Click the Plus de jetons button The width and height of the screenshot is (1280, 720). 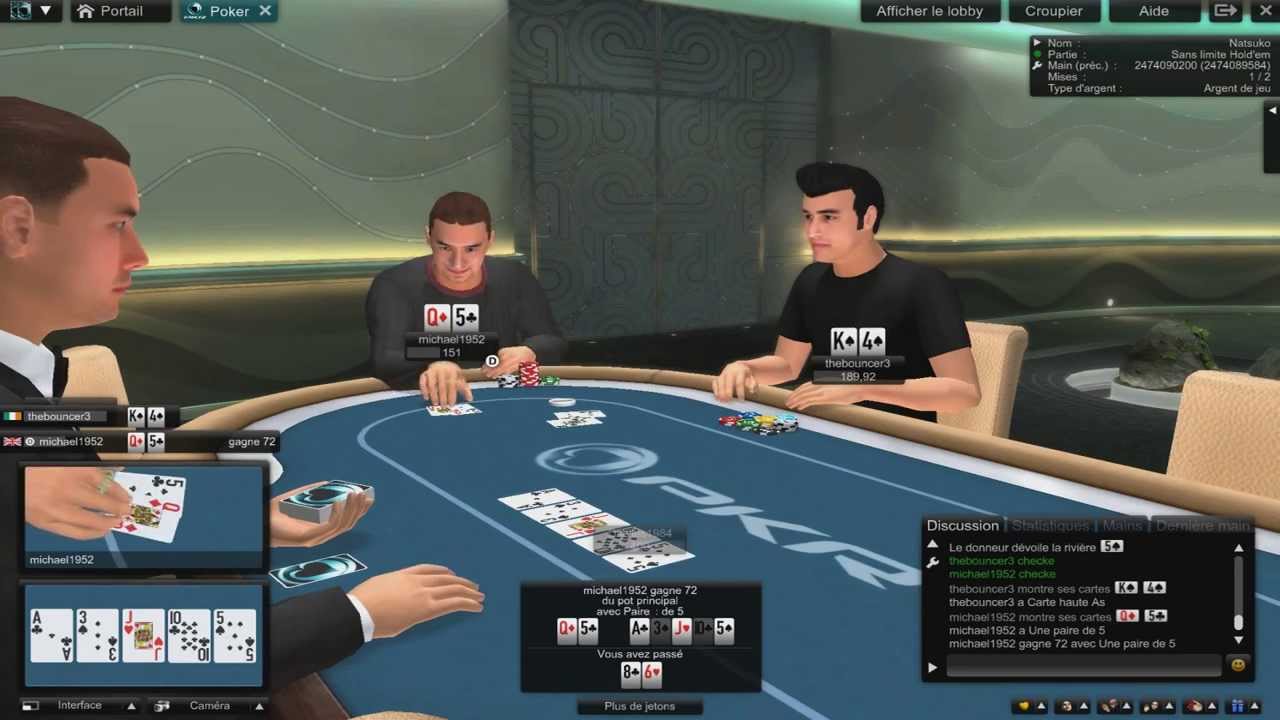[x=639, y=706]
